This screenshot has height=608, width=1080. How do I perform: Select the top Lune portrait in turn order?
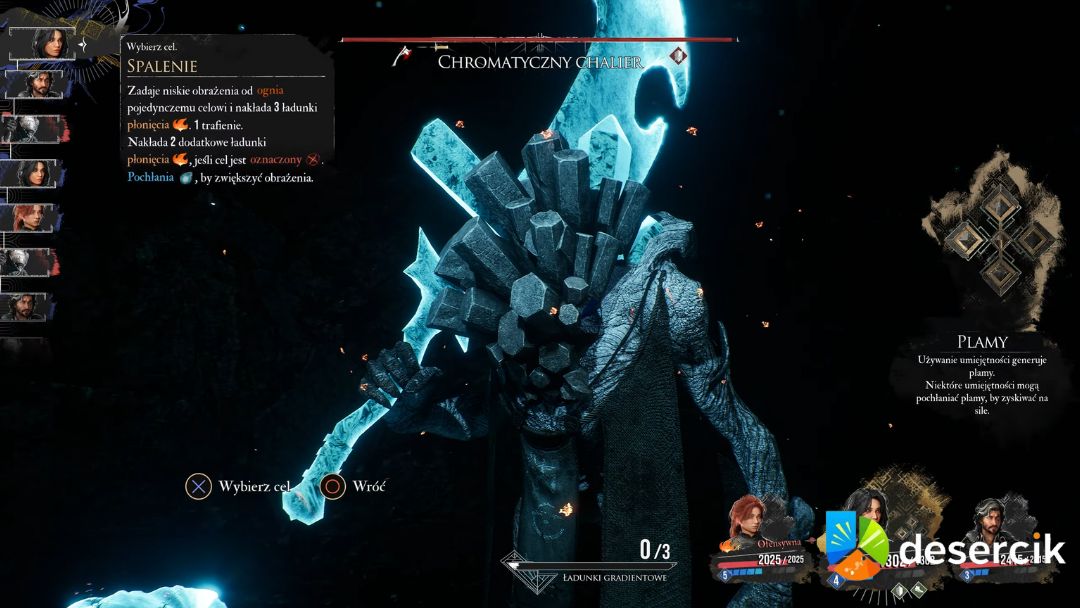(x=41, y=44)
